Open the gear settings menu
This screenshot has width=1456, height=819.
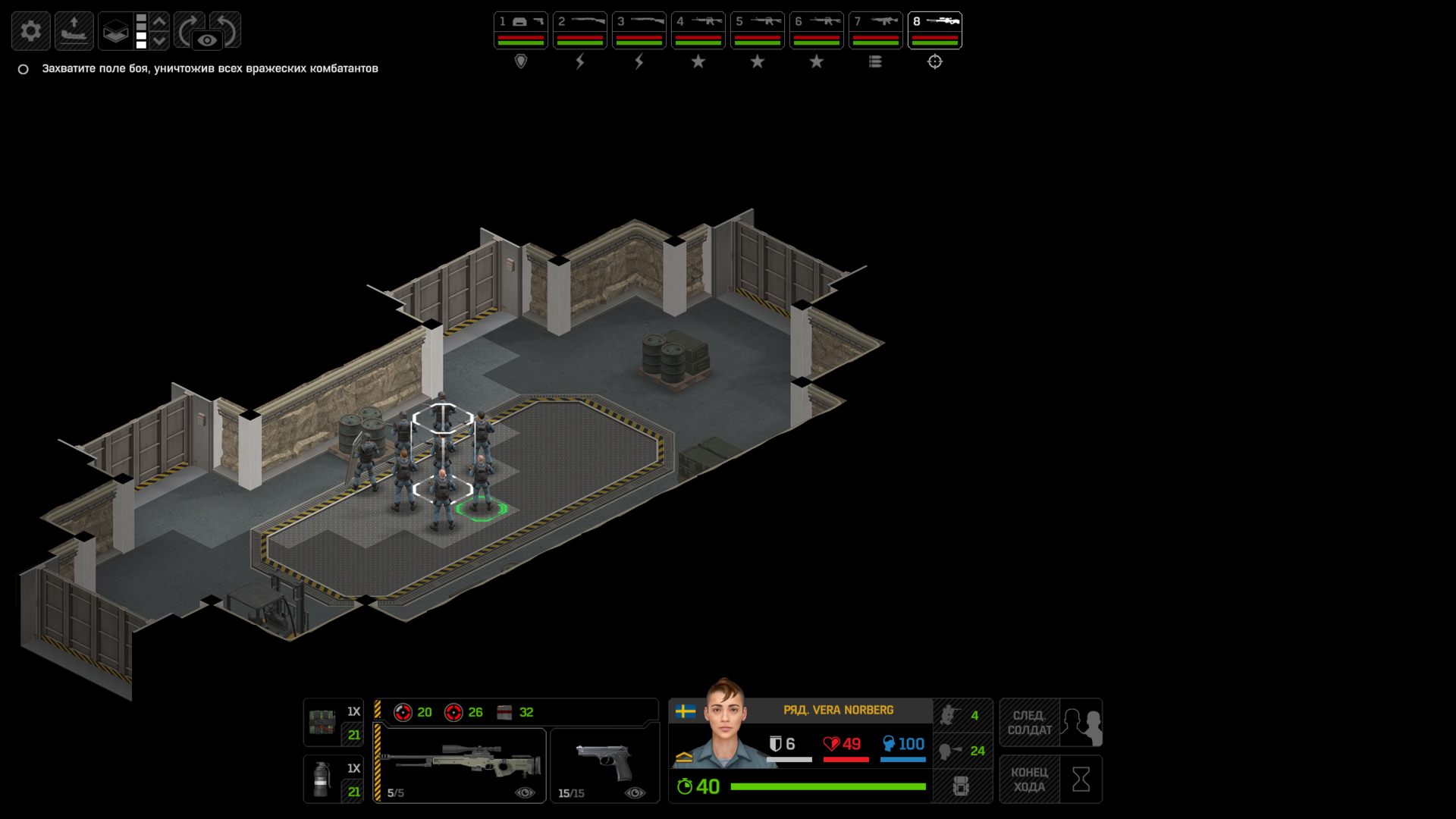coord(31,31)
